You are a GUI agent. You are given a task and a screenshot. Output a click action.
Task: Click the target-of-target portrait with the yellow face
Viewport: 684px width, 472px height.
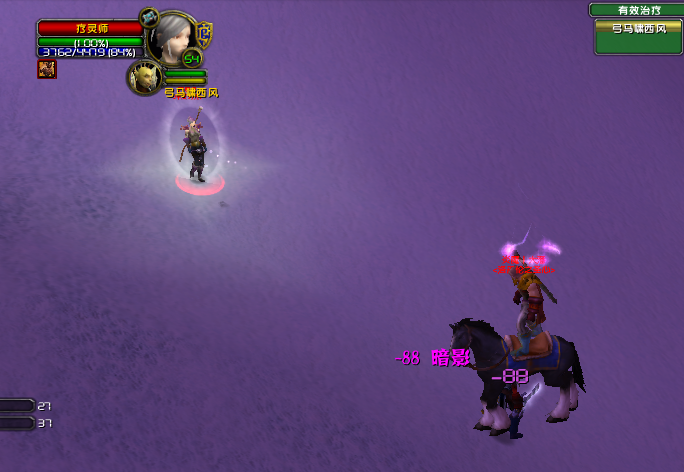[145, 77]
